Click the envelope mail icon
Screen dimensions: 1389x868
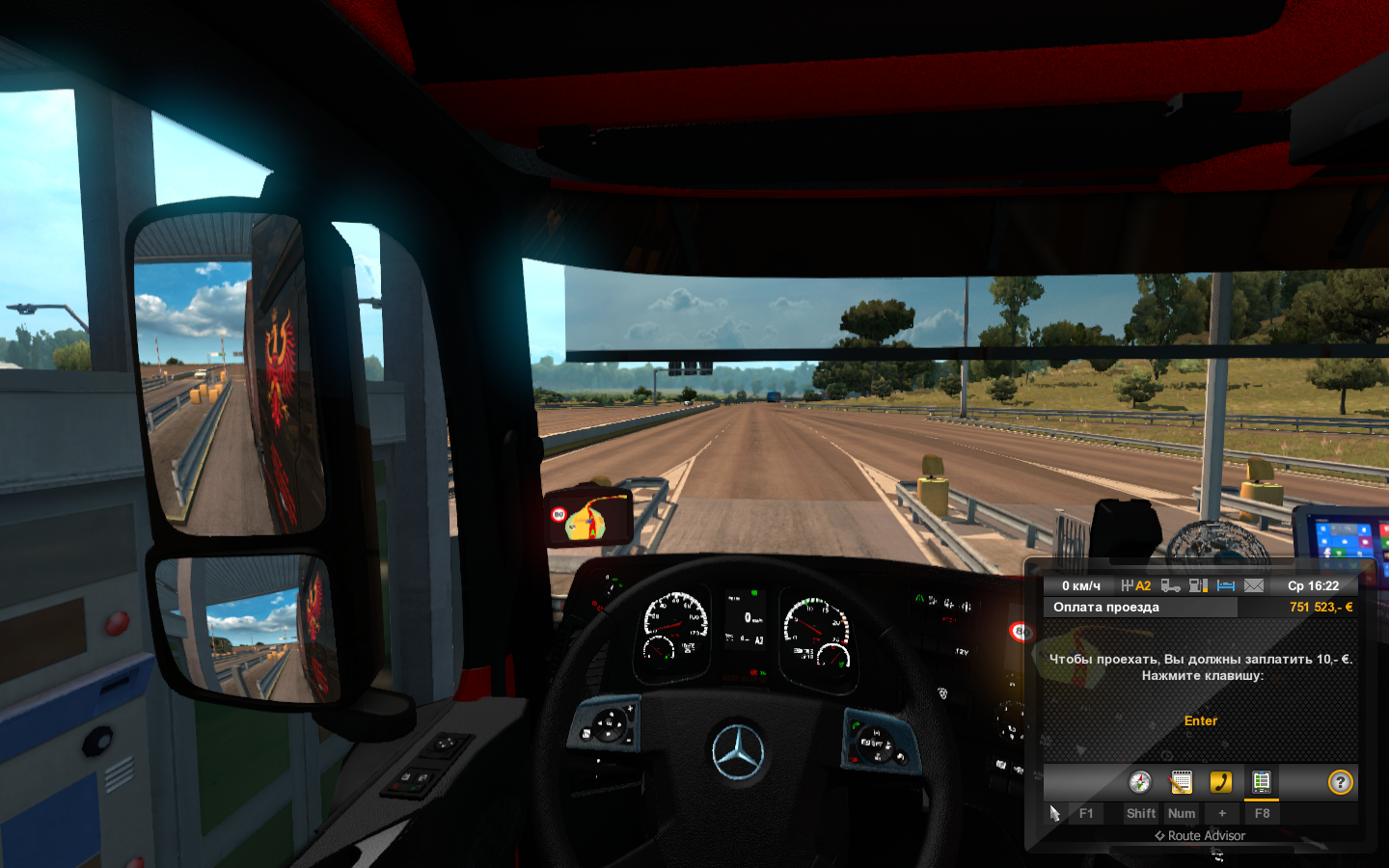[x=1254, y=585]
